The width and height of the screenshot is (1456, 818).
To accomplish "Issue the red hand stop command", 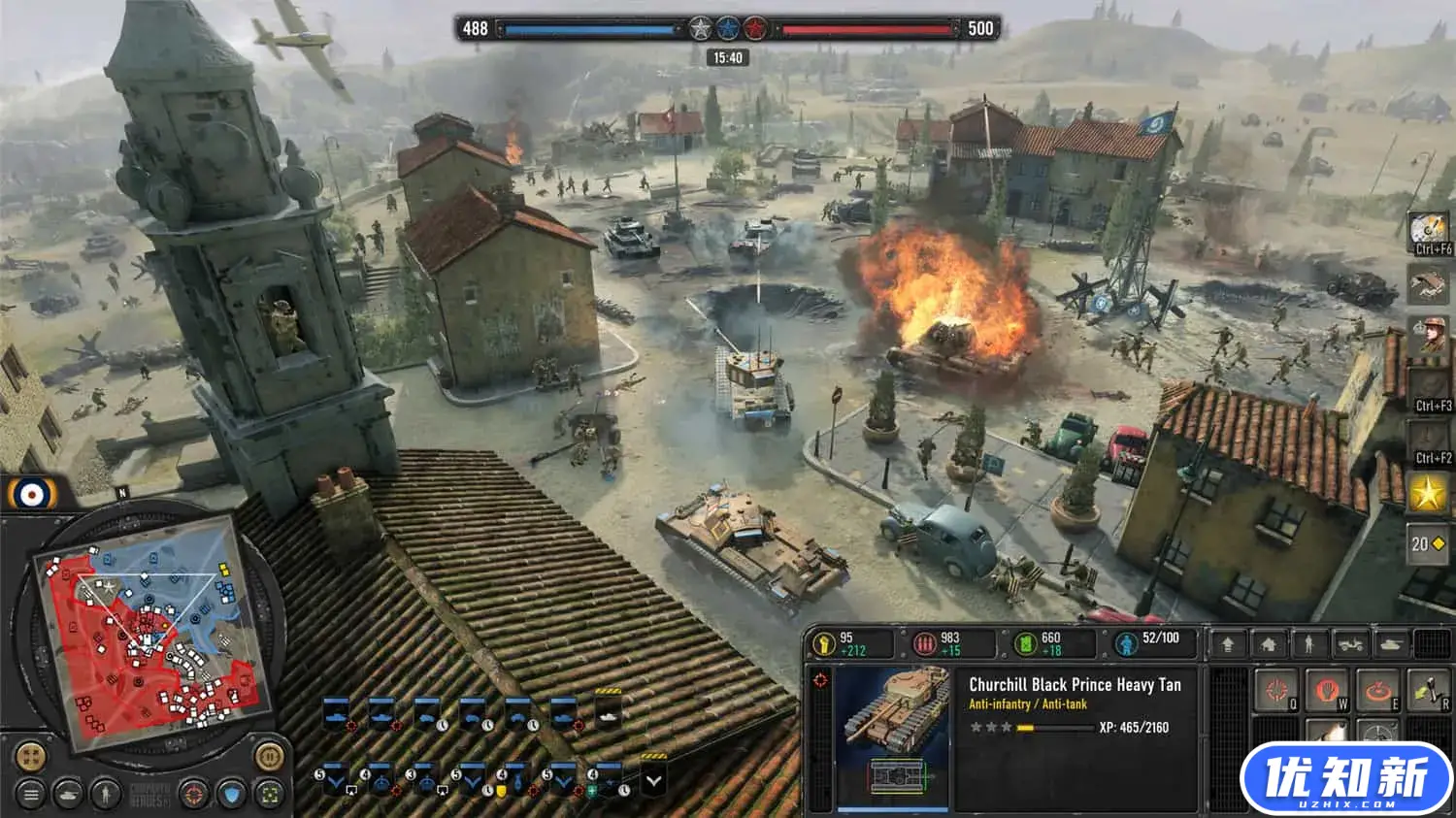I will 1326,691.
